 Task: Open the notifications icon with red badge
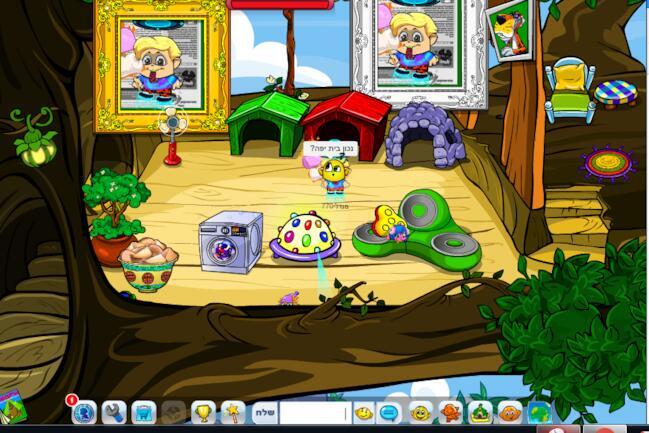point(84,412)
